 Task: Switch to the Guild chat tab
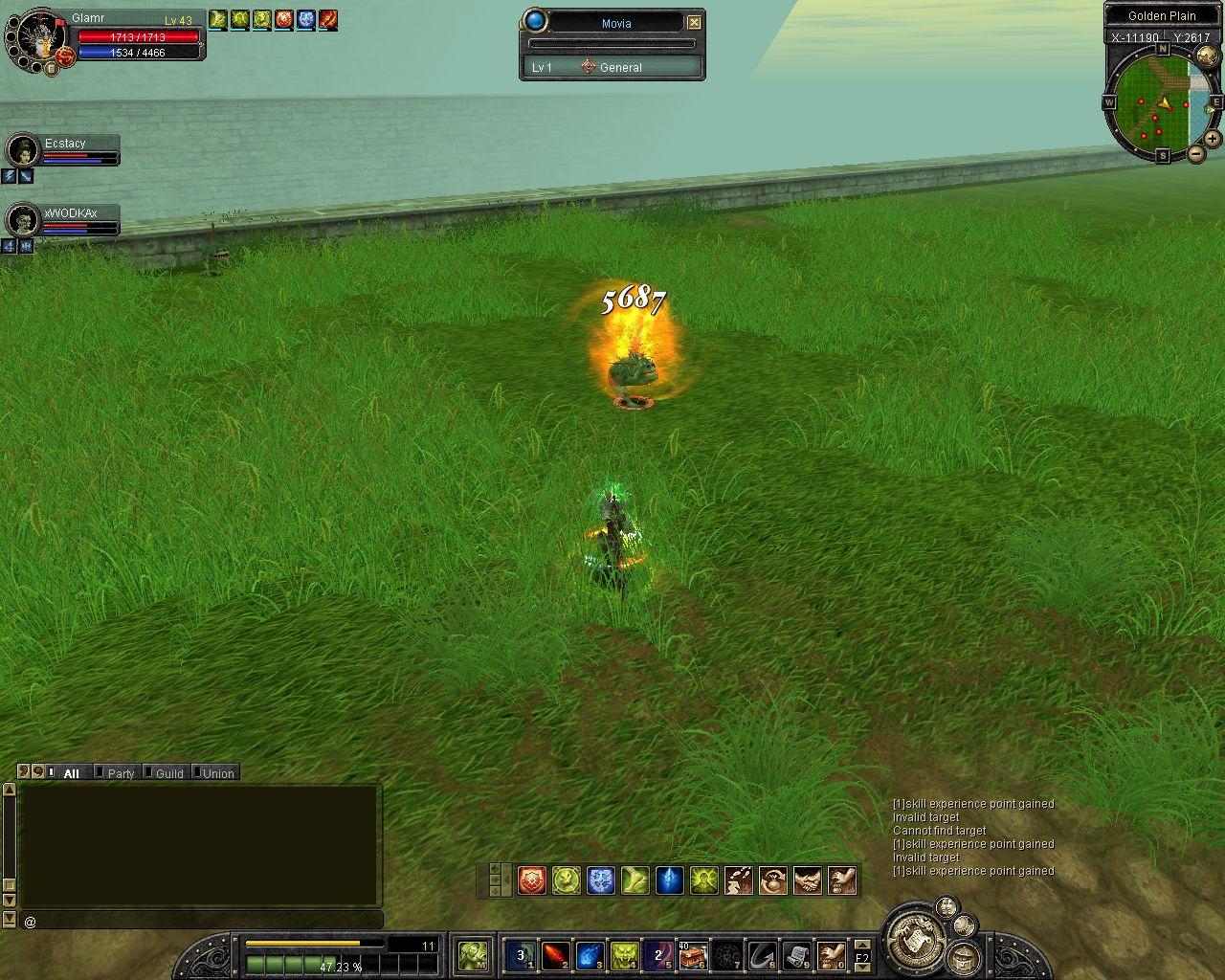pyautogui.click(x=168, y=773)
